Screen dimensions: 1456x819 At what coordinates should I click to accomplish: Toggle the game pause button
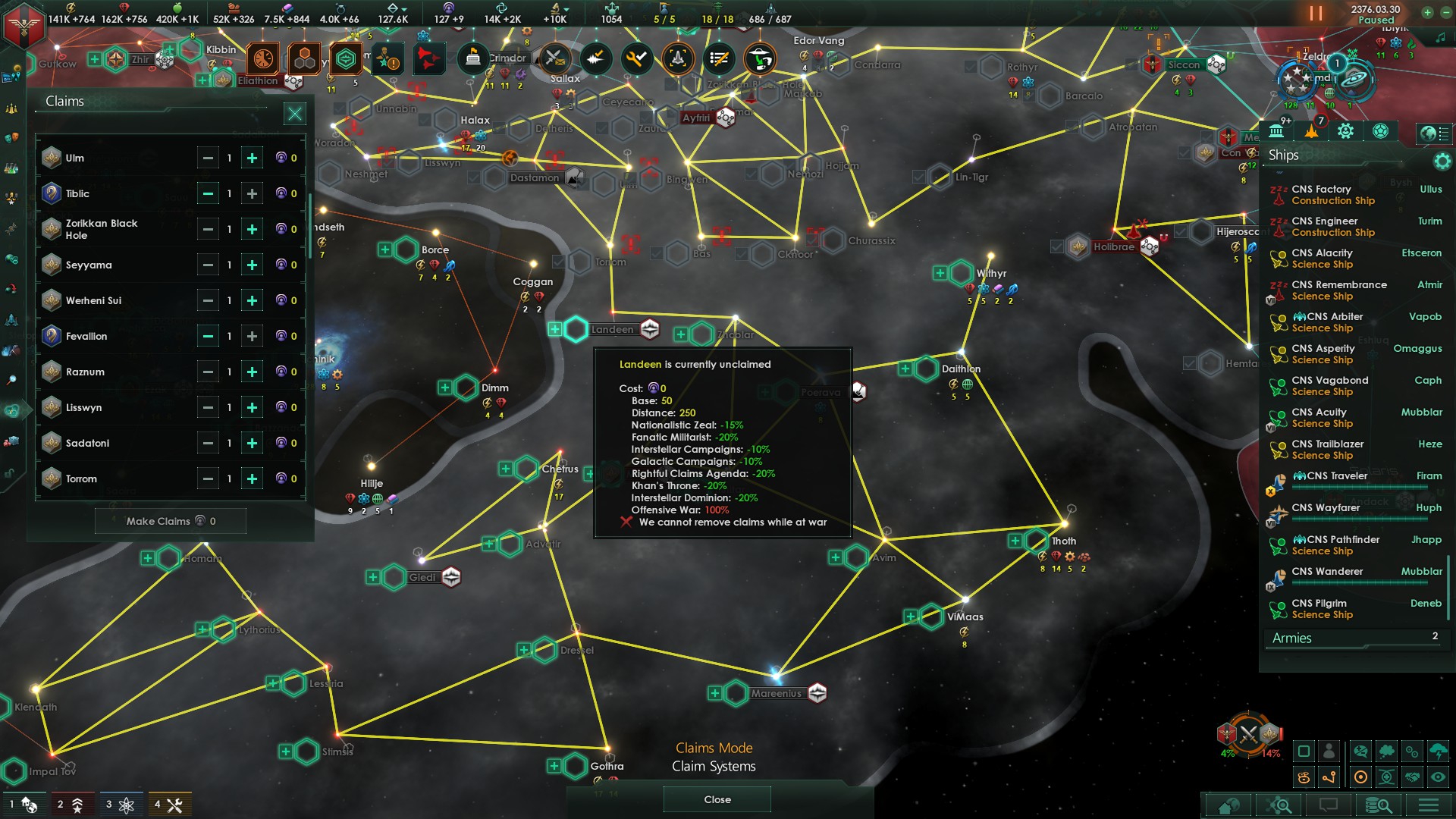click(x=1316, y=14)
